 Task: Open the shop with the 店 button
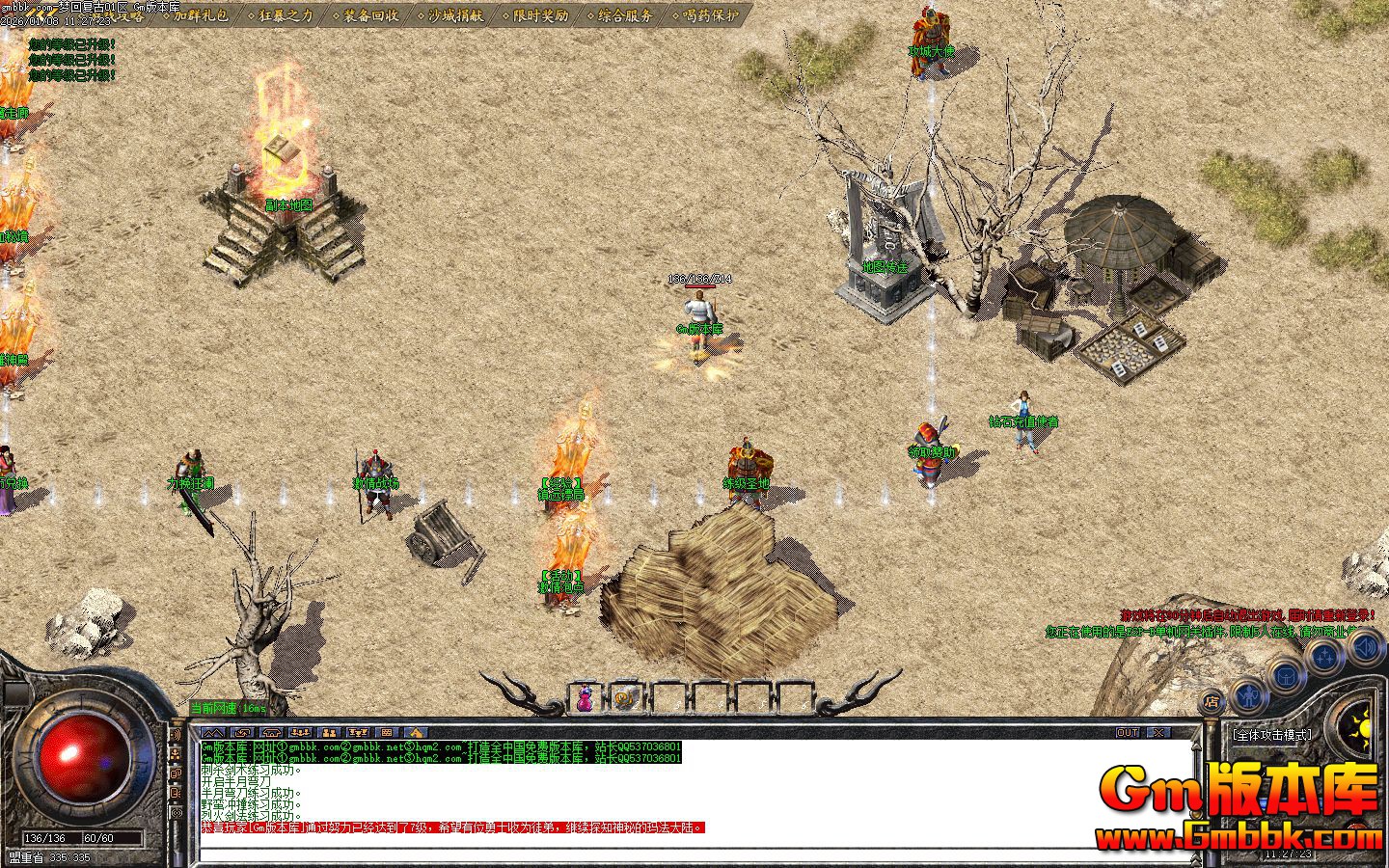click(x=1212, y=701)
